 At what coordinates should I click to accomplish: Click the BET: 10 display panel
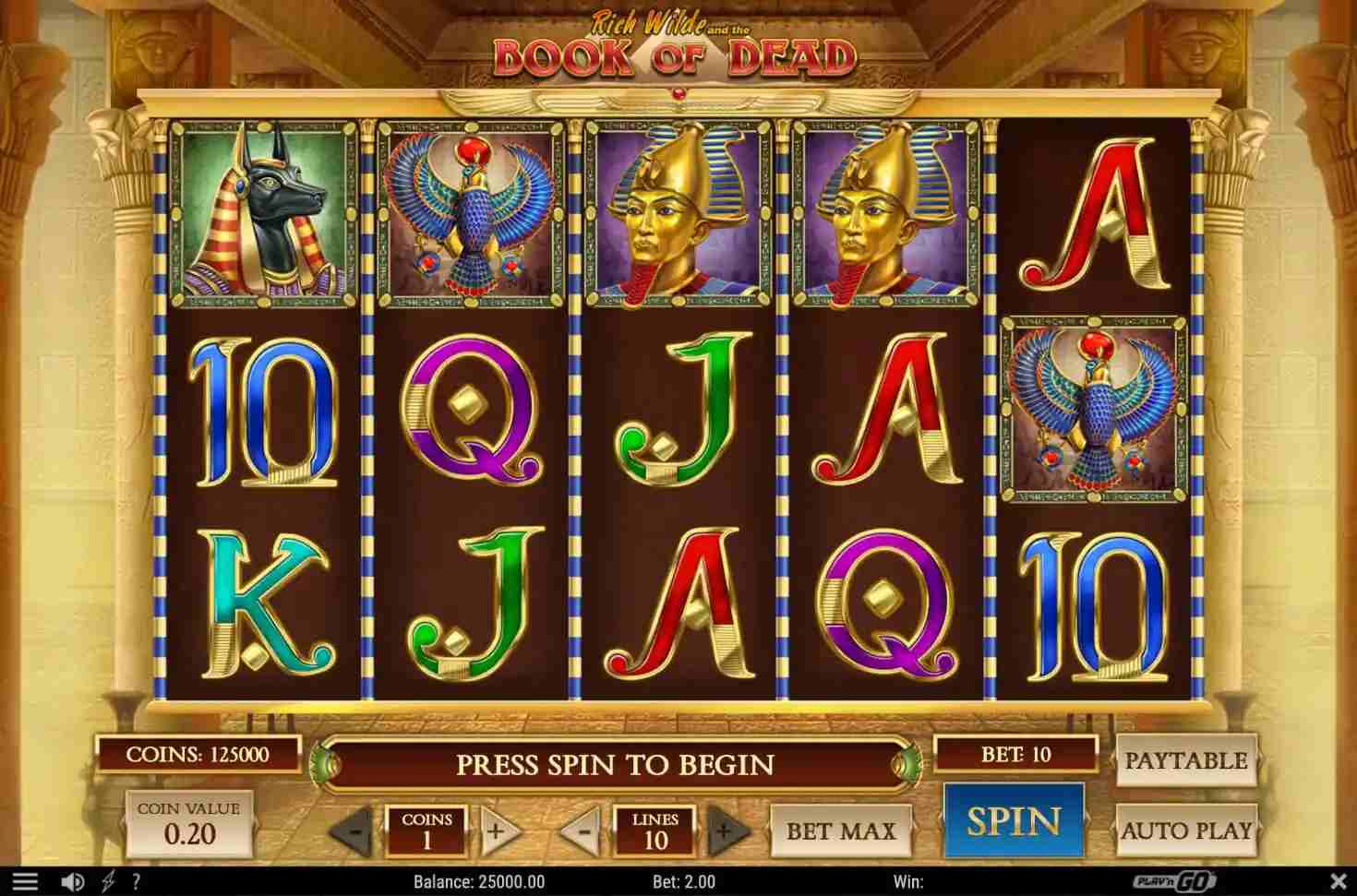(x=1015, y=753)
